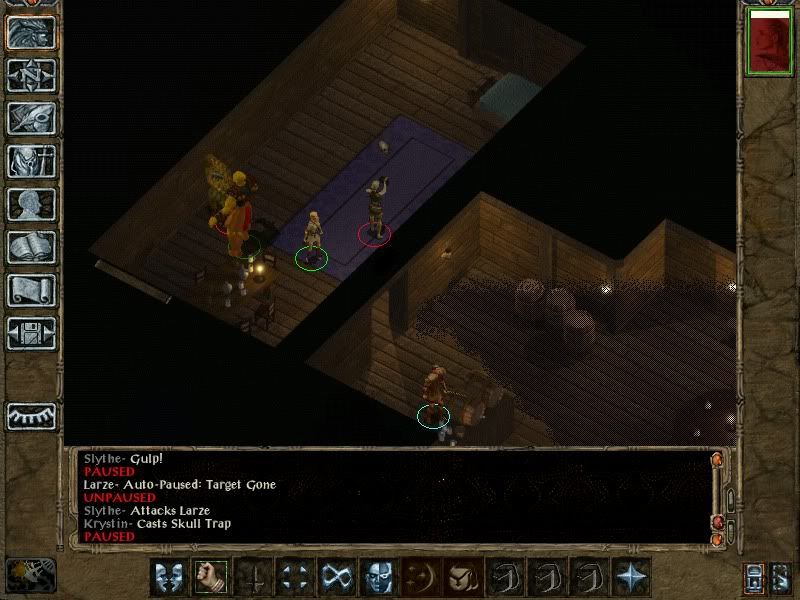The width and height of the screenshot is (800, 600).
Task: Activate the talk action with two masks
Action: pos(169,577)
